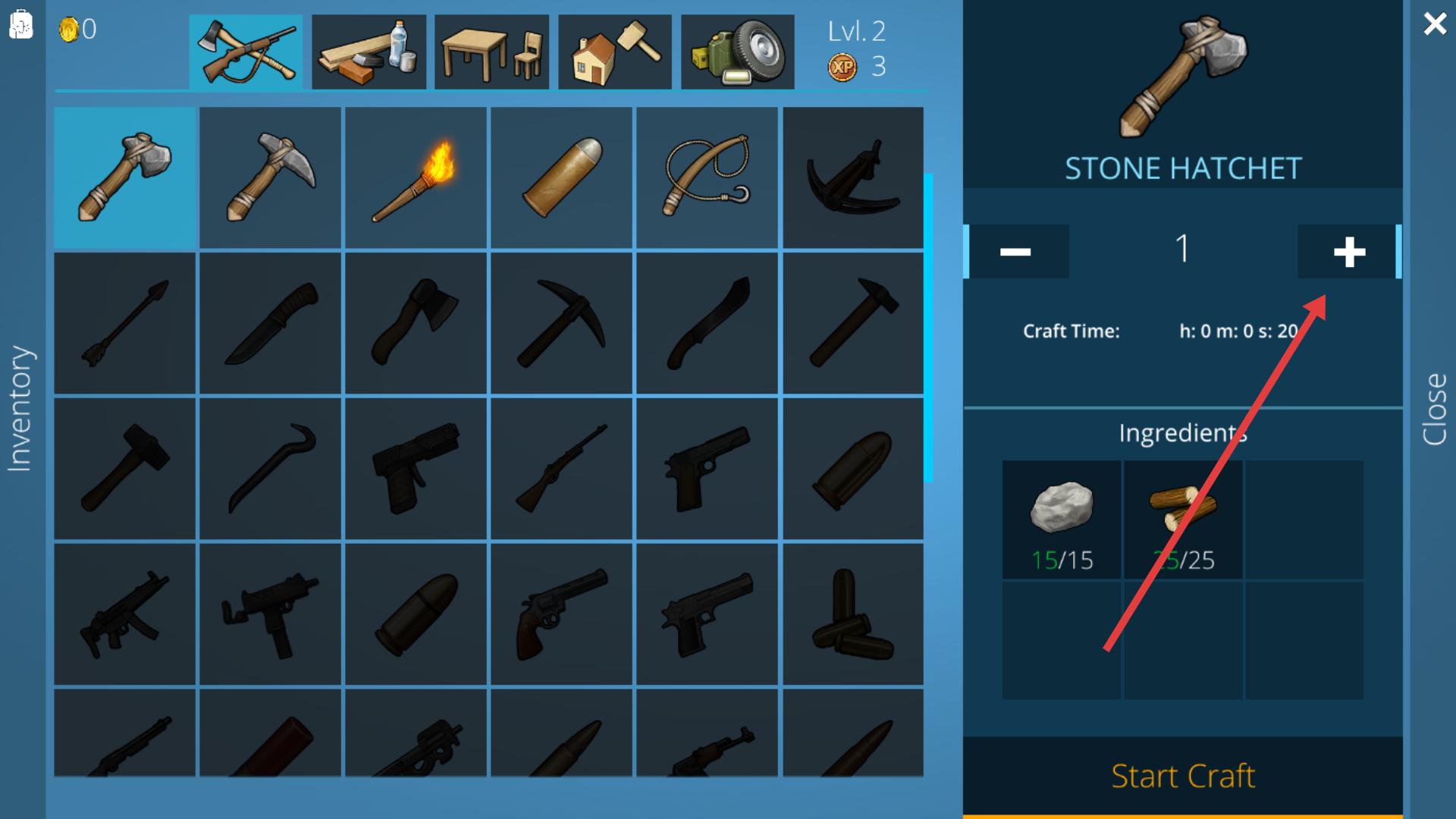Open the materials and resources tab
1456x819 pixels.
coord(369,52)
